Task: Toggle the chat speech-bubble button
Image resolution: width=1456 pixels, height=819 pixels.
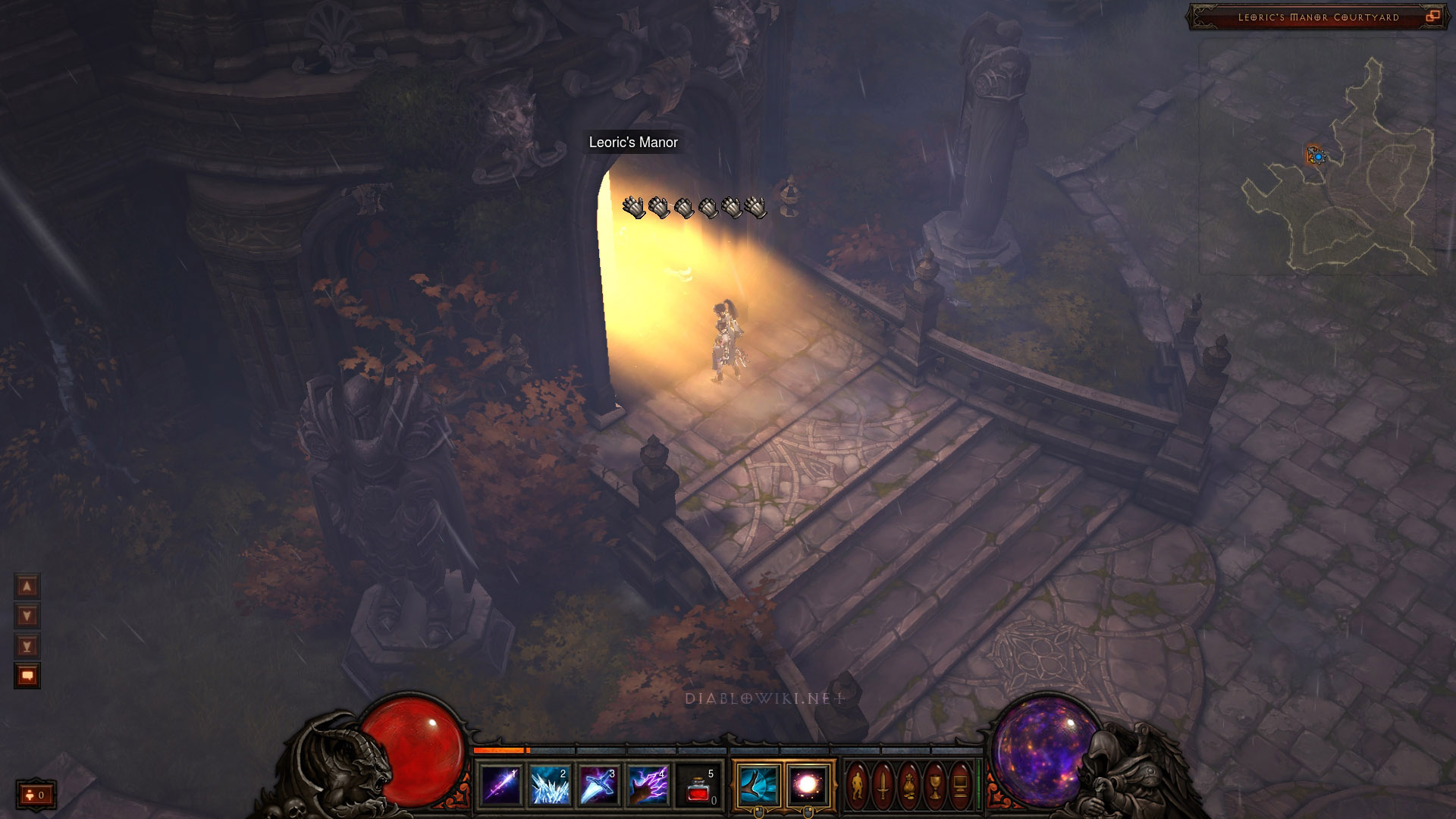Action: coord(27,676)
